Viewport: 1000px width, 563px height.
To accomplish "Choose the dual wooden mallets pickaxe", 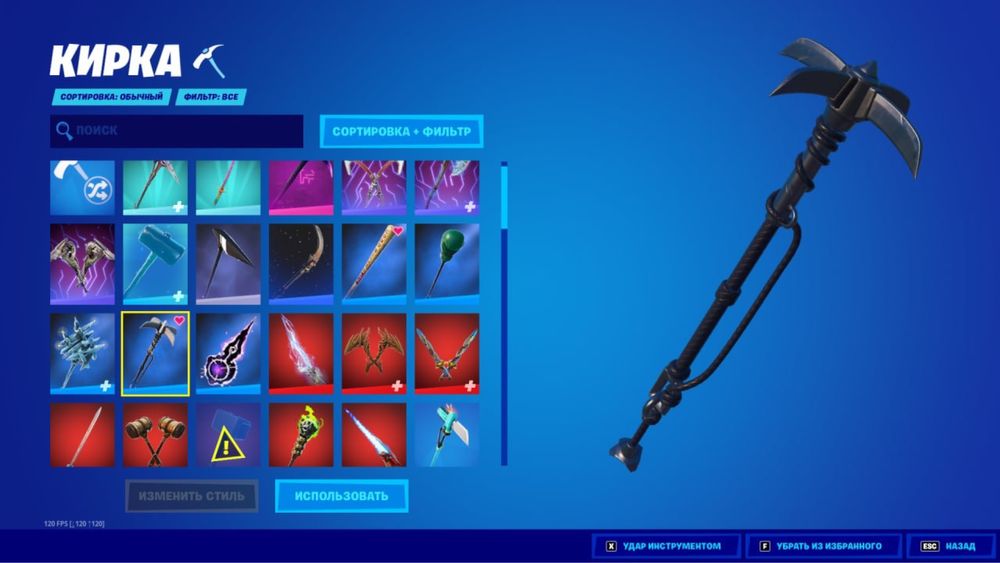I will pyautogui.click(x=155, y=434).
